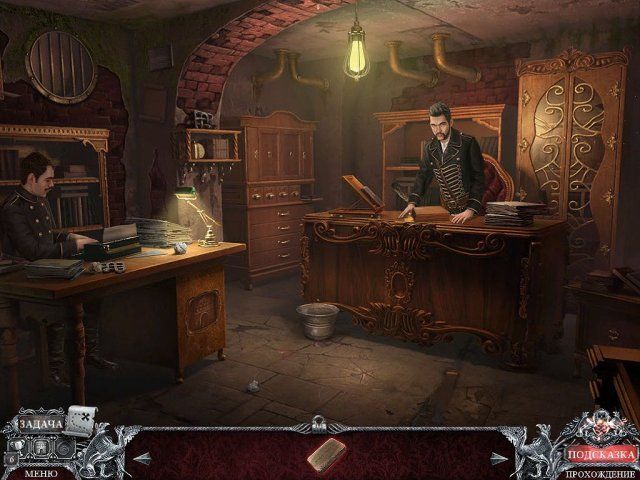Open the ЗАДАЧА task panel

coord(38,426)
